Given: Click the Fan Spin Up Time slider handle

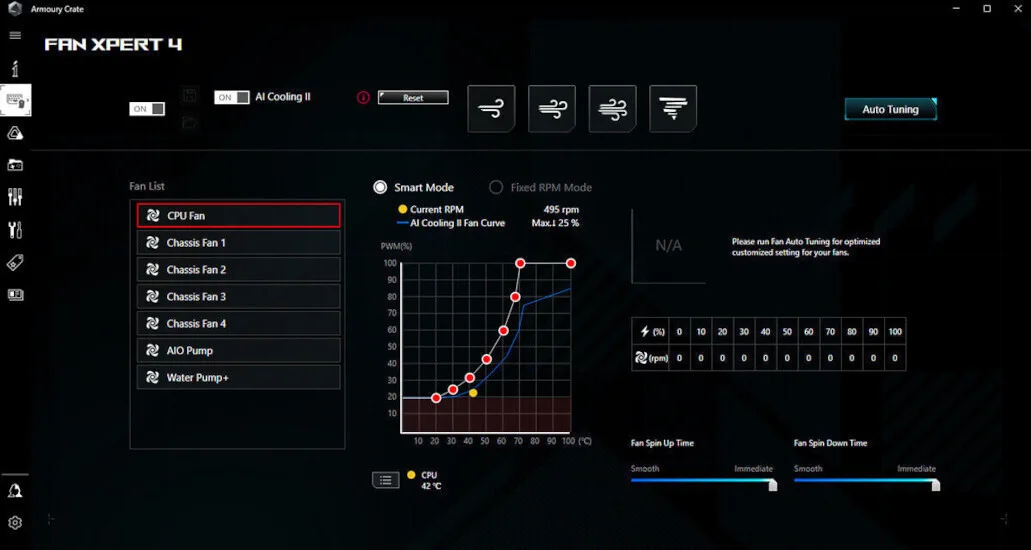Looking at the screenshot, I should coord(772,485).
